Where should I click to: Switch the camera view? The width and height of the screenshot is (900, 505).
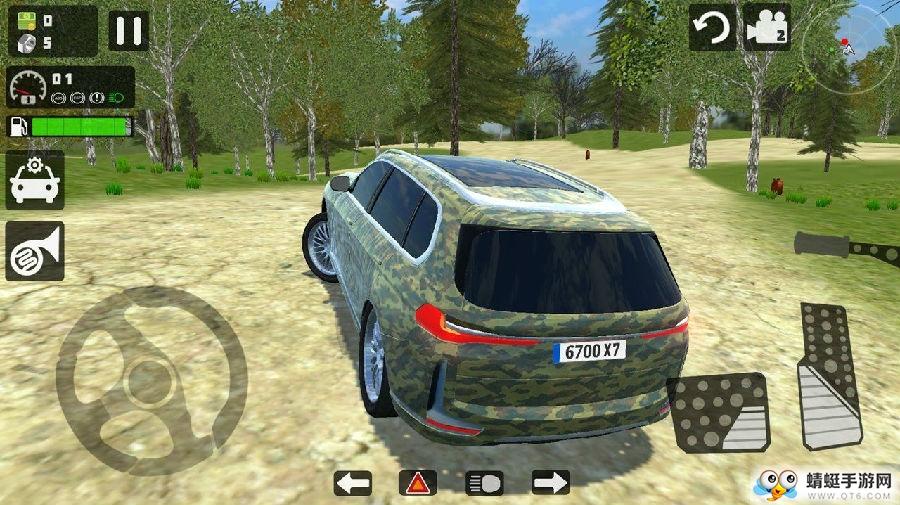tap(766, 27)
